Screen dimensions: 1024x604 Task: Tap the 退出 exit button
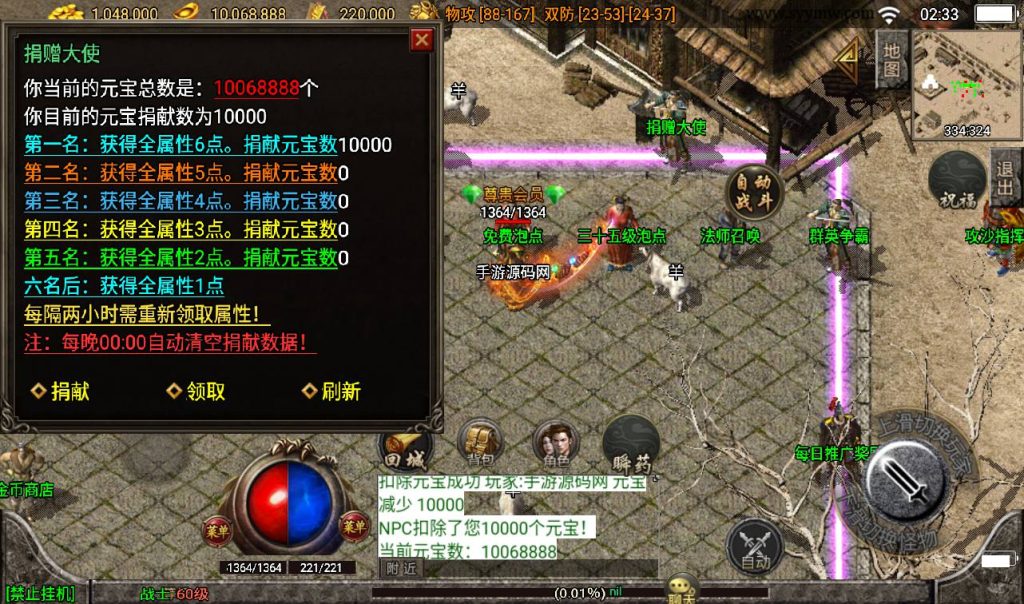(x=1006, y=178)
